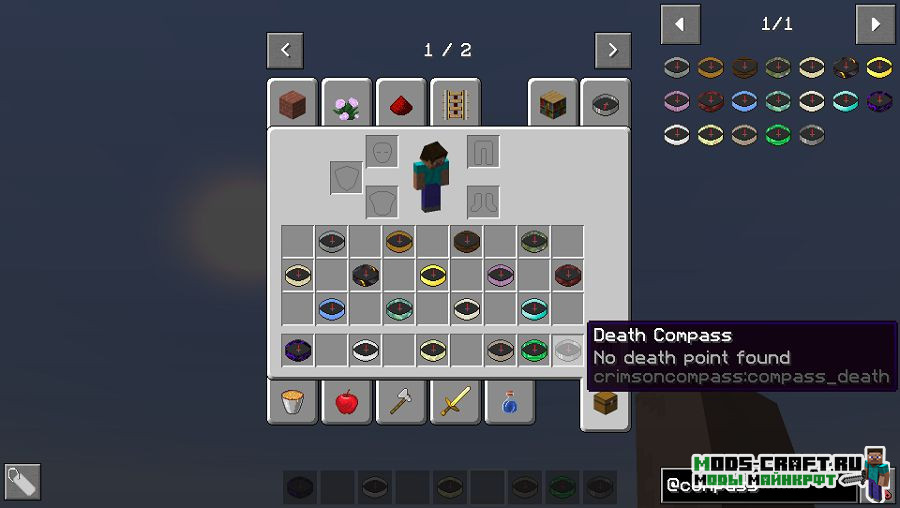Viewport: 900px width, 508px height.
Task: Open the golden sword combat tab
Action: pyautogui.click(x=455, y=402)
